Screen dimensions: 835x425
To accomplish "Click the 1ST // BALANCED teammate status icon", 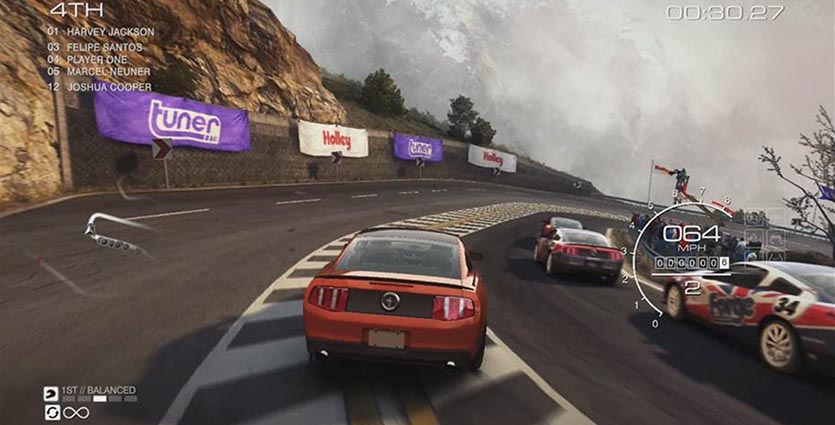I will [51, 392].
